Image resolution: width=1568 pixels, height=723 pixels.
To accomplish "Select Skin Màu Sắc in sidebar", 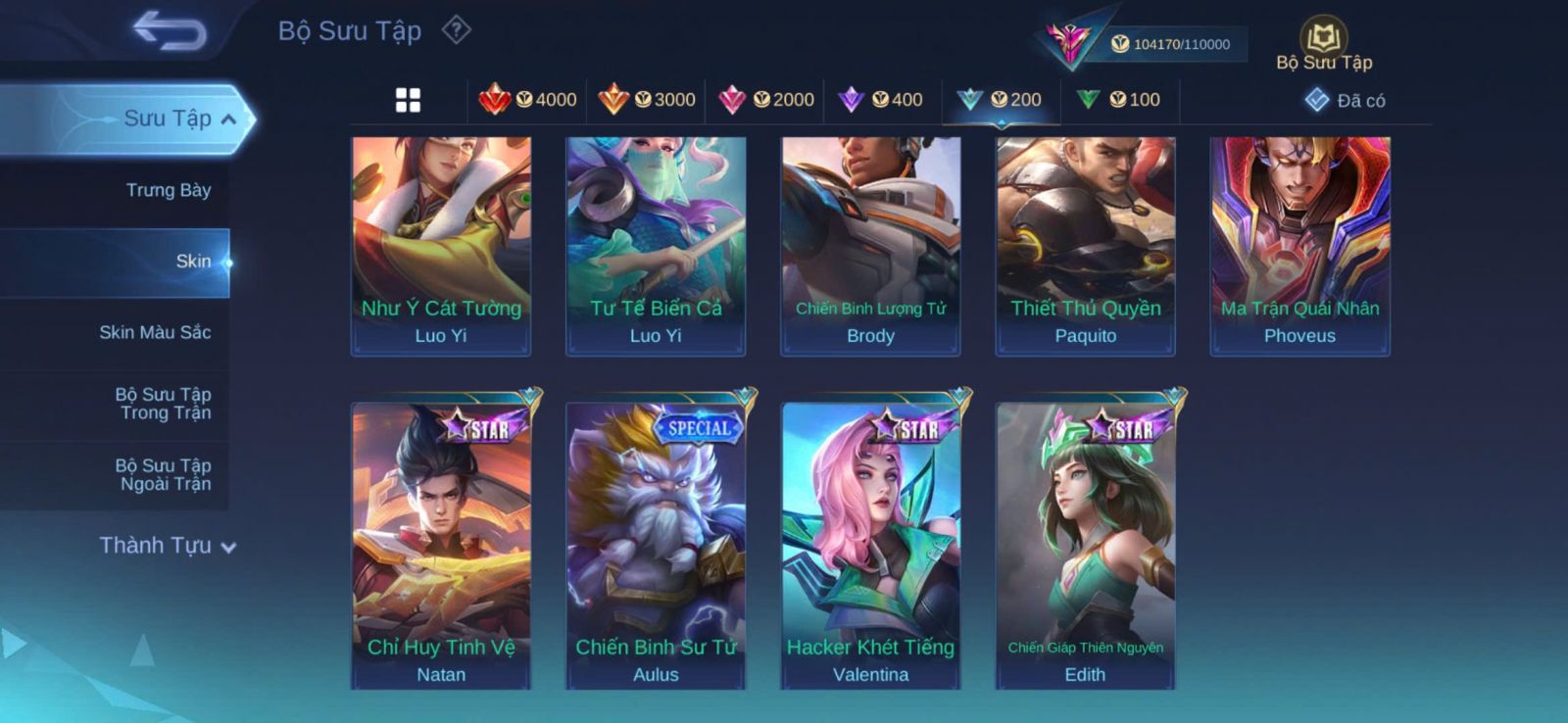I will 155,332.
